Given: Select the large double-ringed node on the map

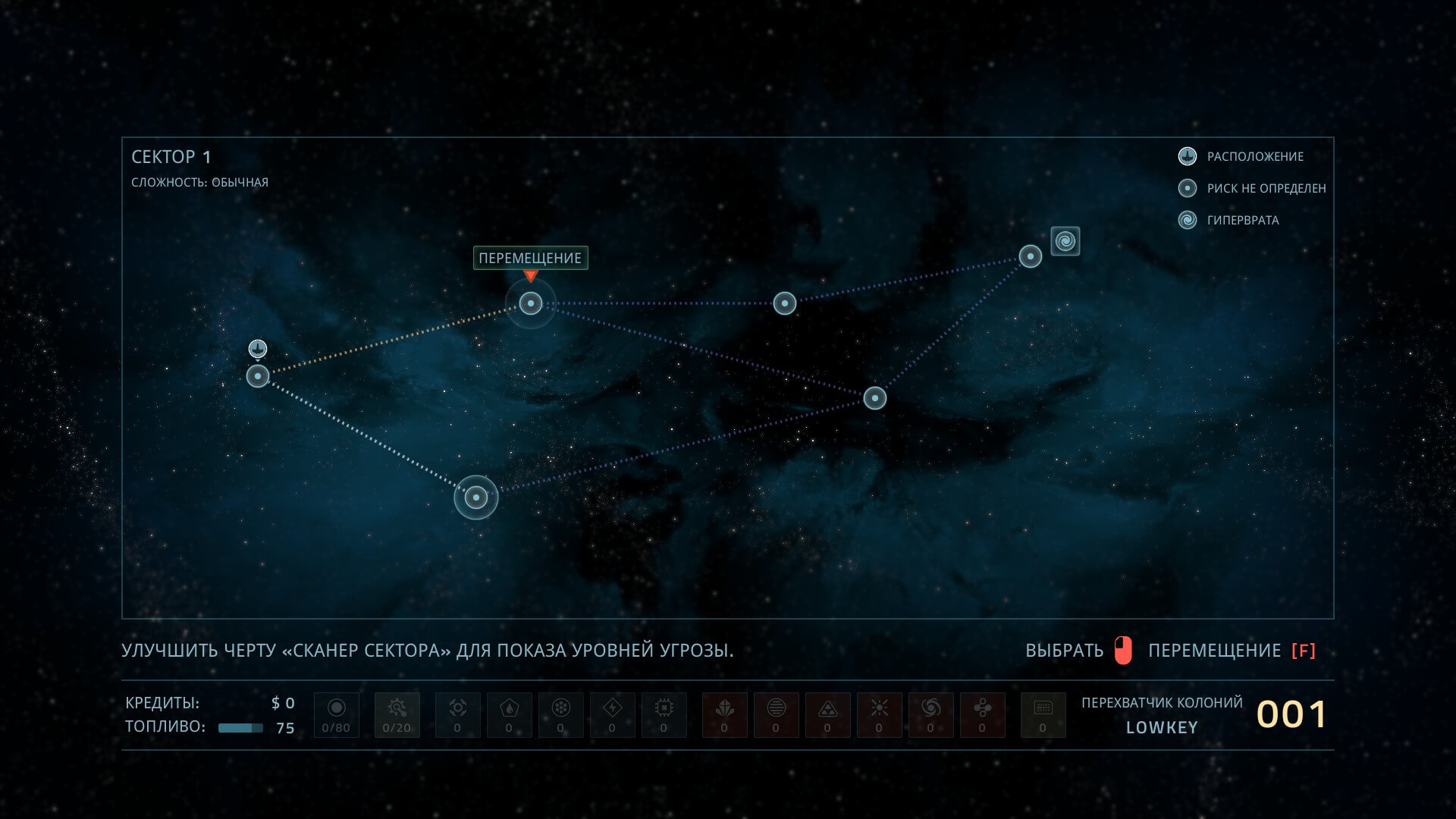Looking at the screenshot, I should tap(476, 497).
